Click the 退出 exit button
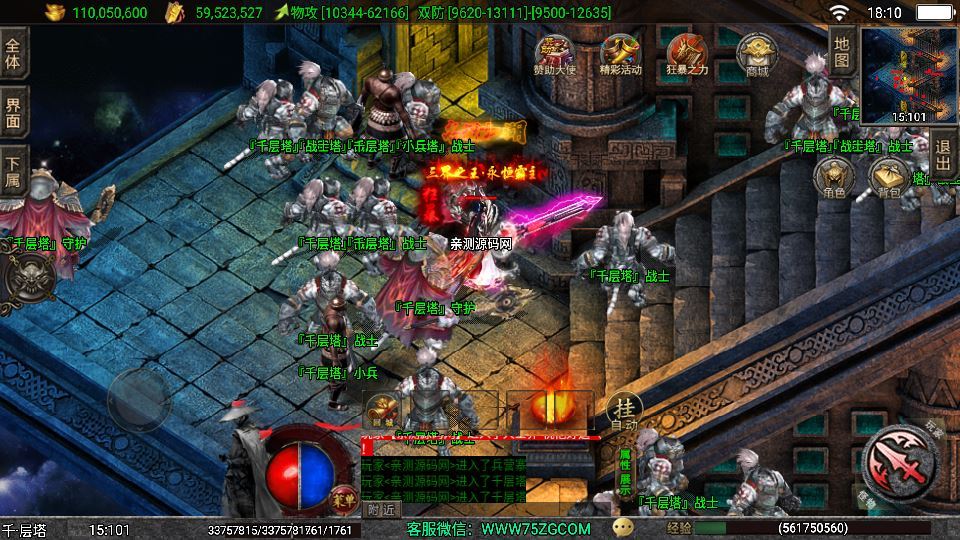960x540 pixels. click(943, 156)
